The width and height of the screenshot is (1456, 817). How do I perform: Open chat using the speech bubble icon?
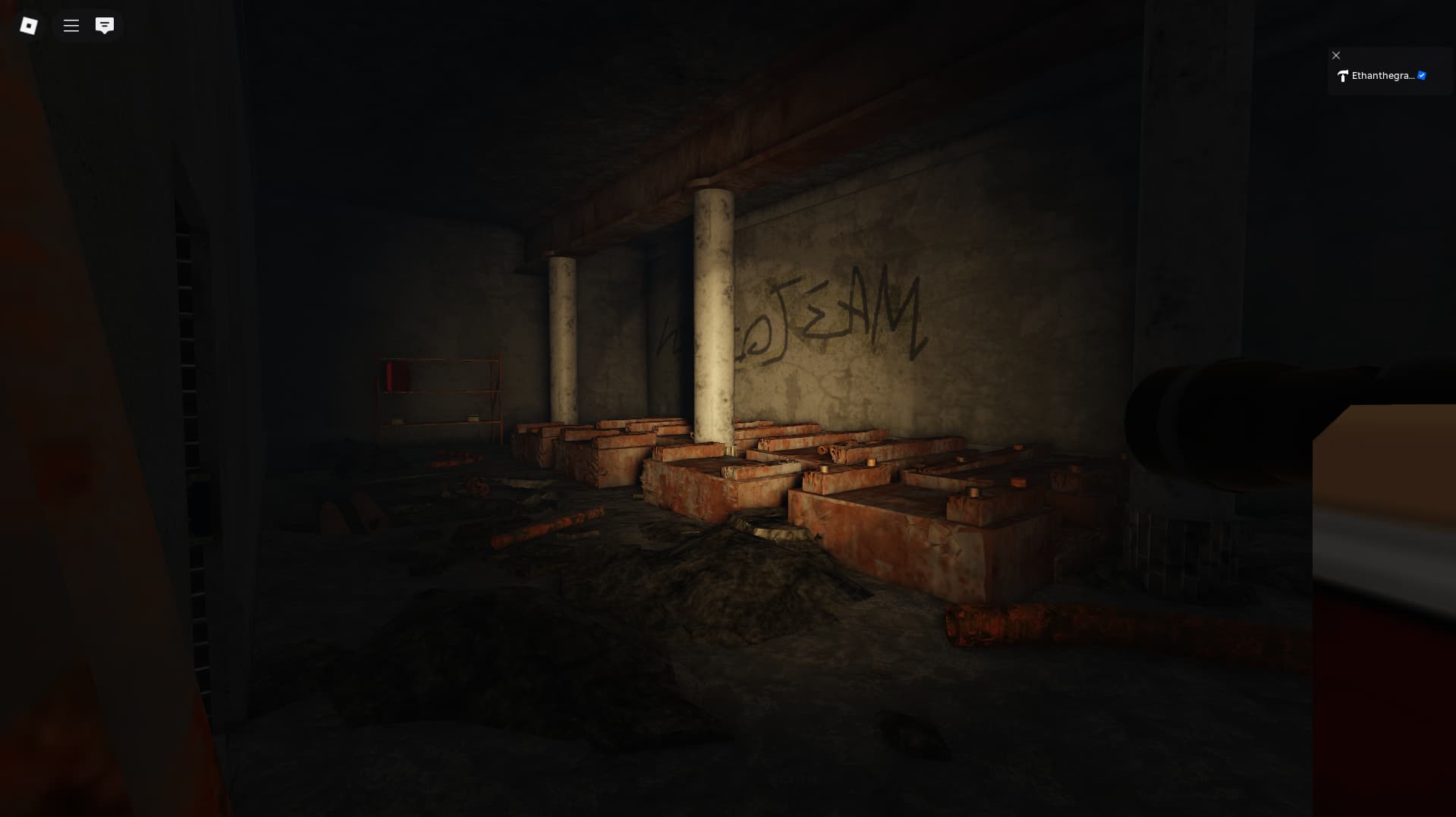tap(105, 25)
